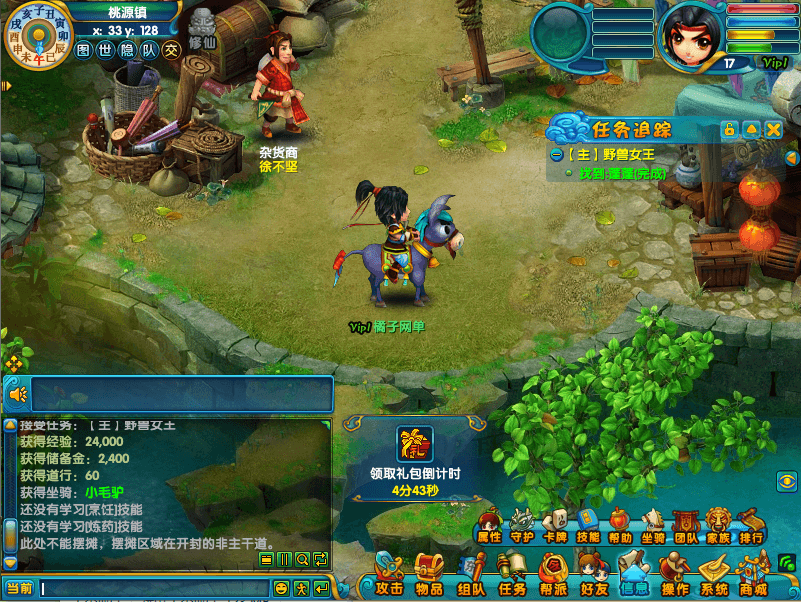Open the 技能 (Skills) book icon
This screenshot has width=801, height=602.
(588, 525)
